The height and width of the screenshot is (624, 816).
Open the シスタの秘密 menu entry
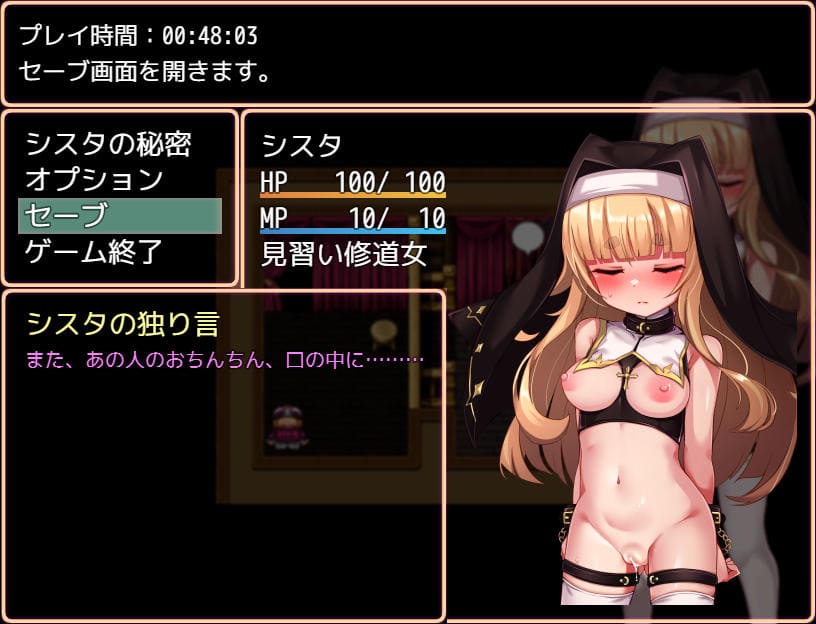108,145
